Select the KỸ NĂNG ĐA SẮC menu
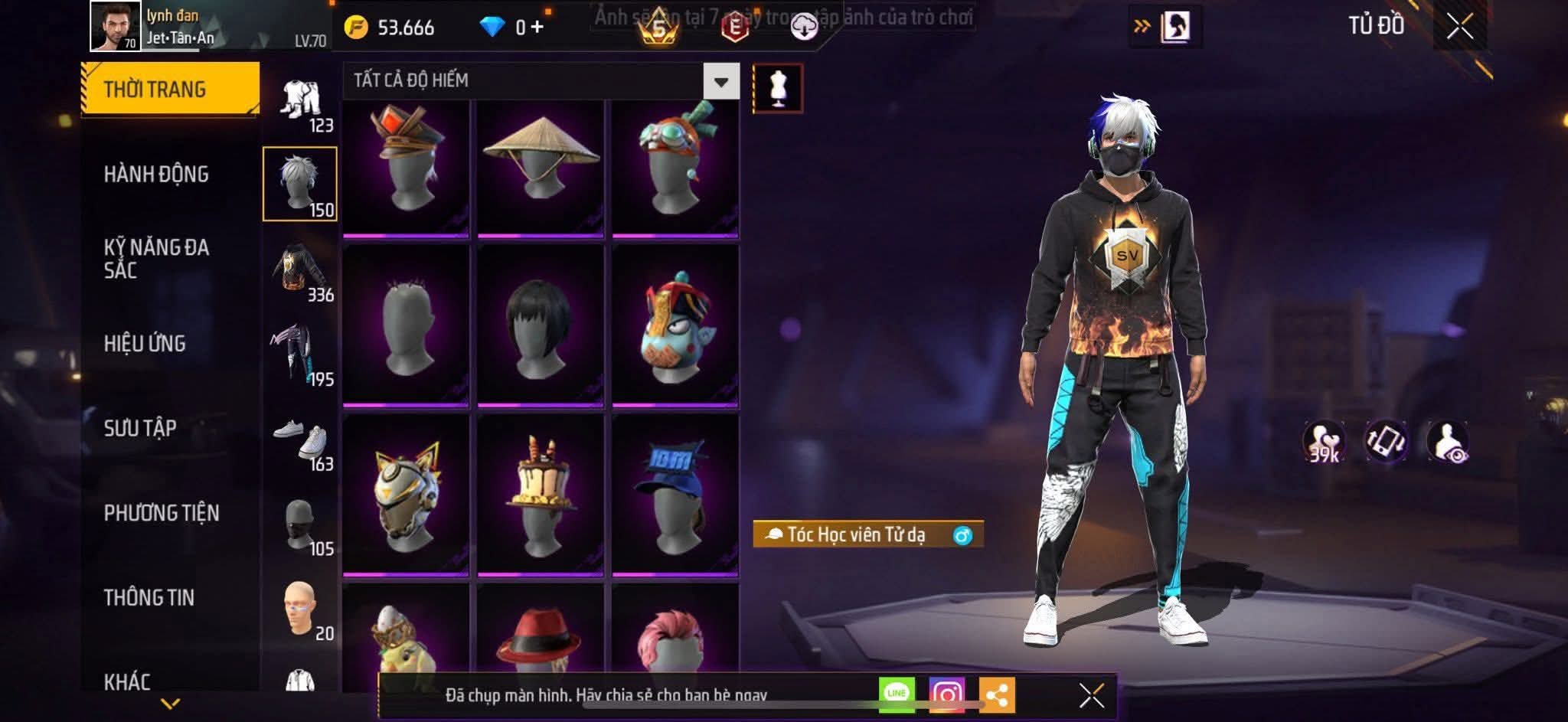 point(156,259)
